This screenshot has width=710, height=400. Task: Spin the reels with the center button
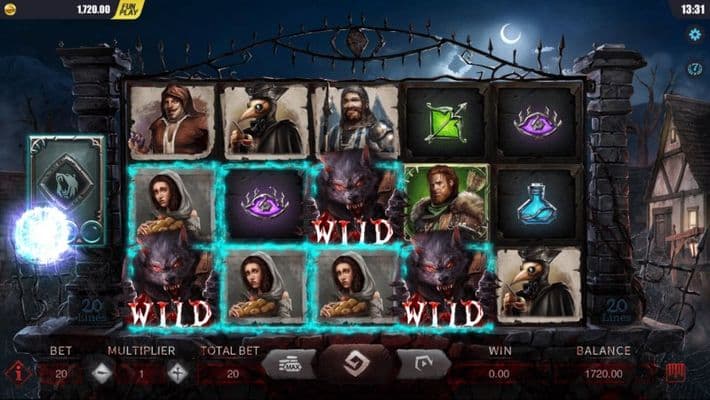355,366
